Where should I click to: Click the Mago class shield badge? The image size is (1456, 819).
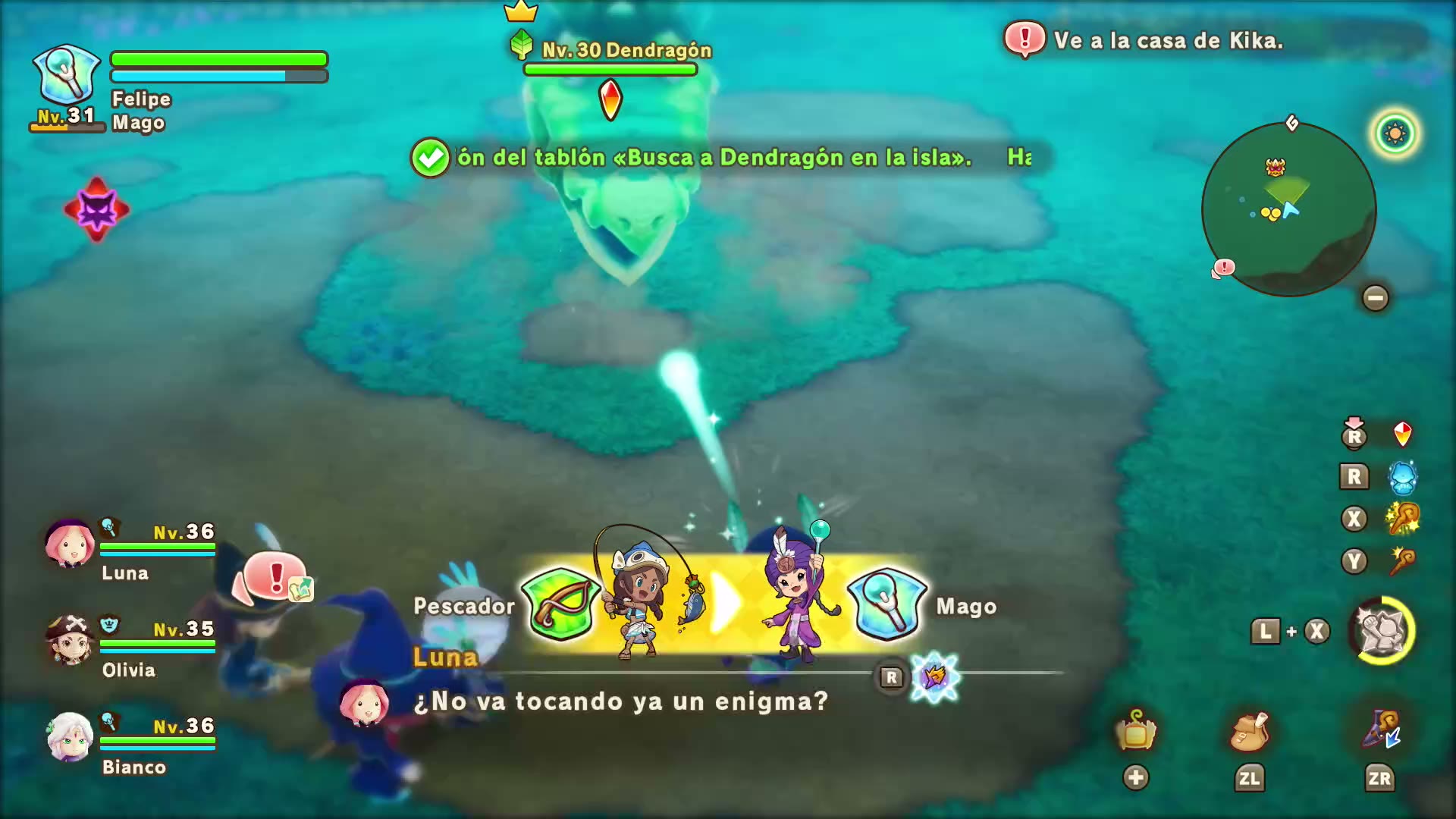[x=886, y=604]
